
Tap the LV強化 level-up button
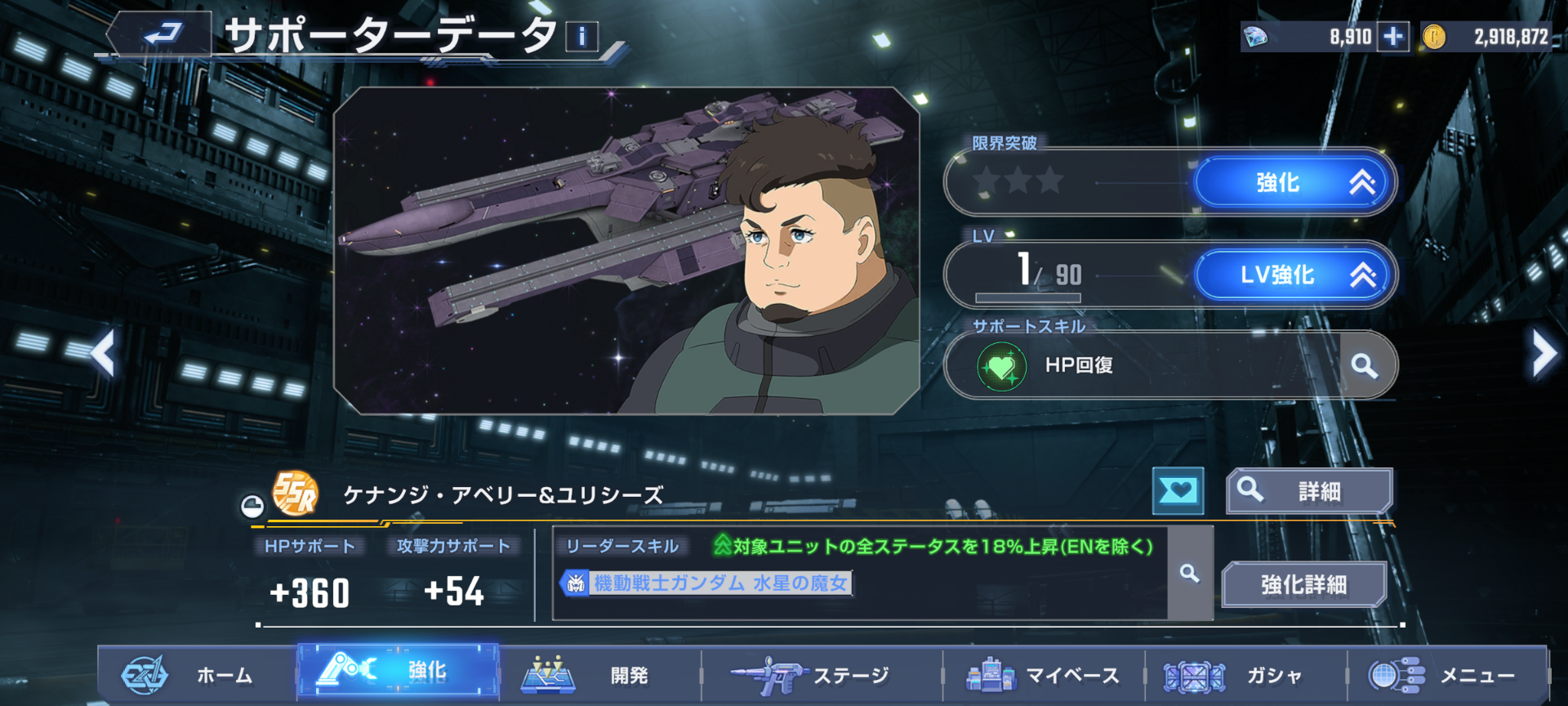(1294, 275)
